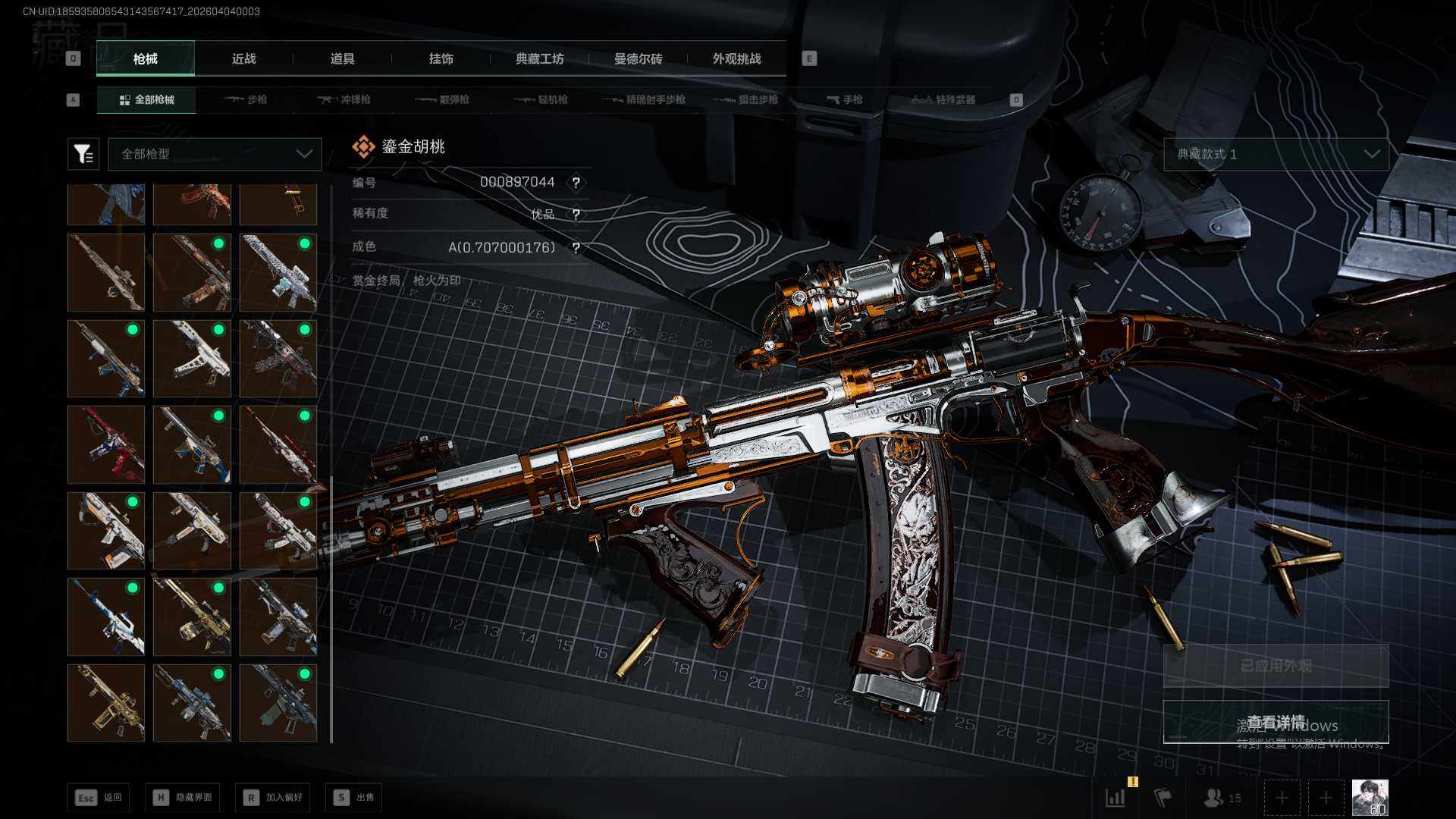Select the 挂饰 charms tab

[441, 59]
